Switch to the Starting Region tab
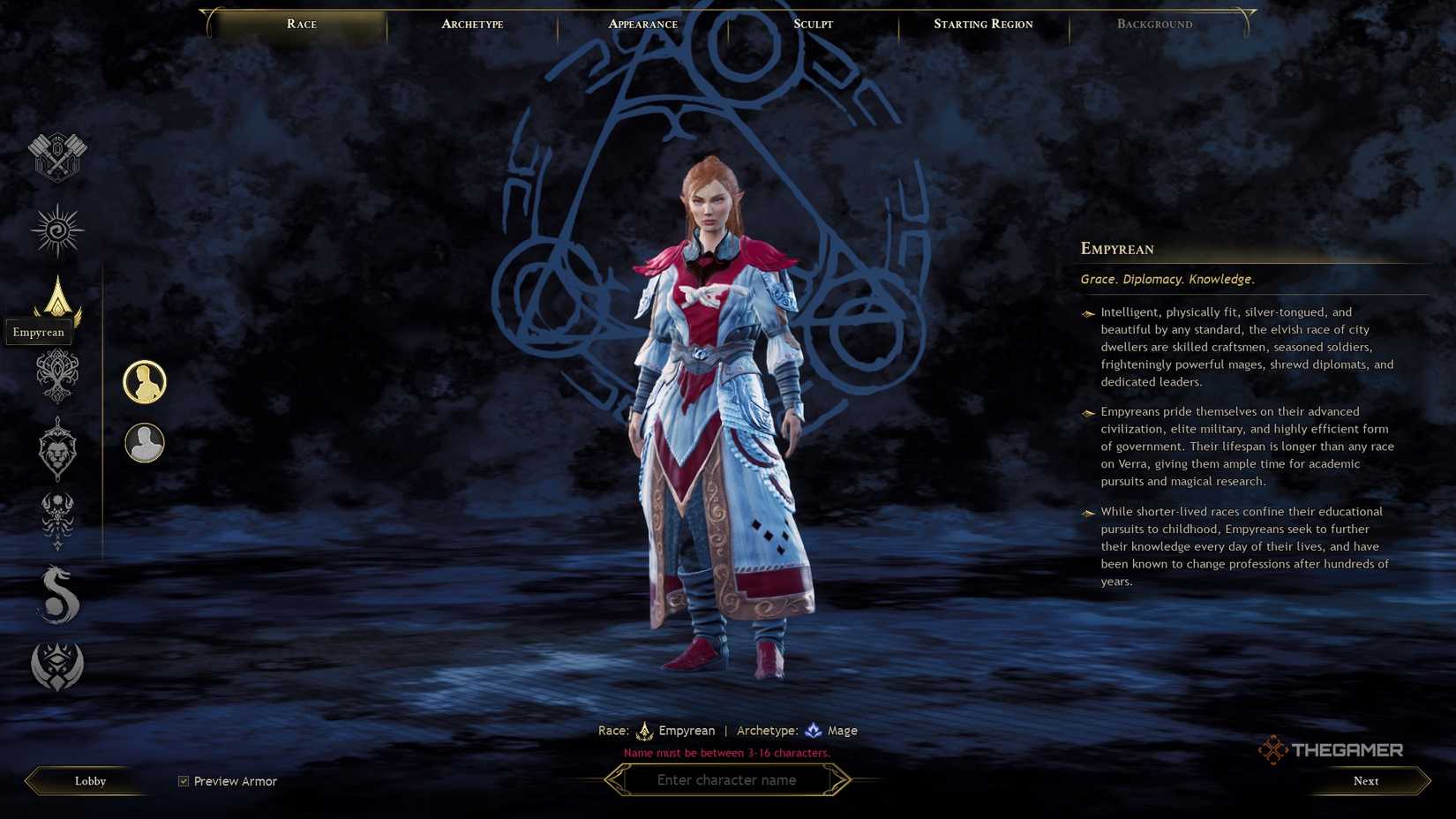This screenshot has width=1456, height=819. 982,24
